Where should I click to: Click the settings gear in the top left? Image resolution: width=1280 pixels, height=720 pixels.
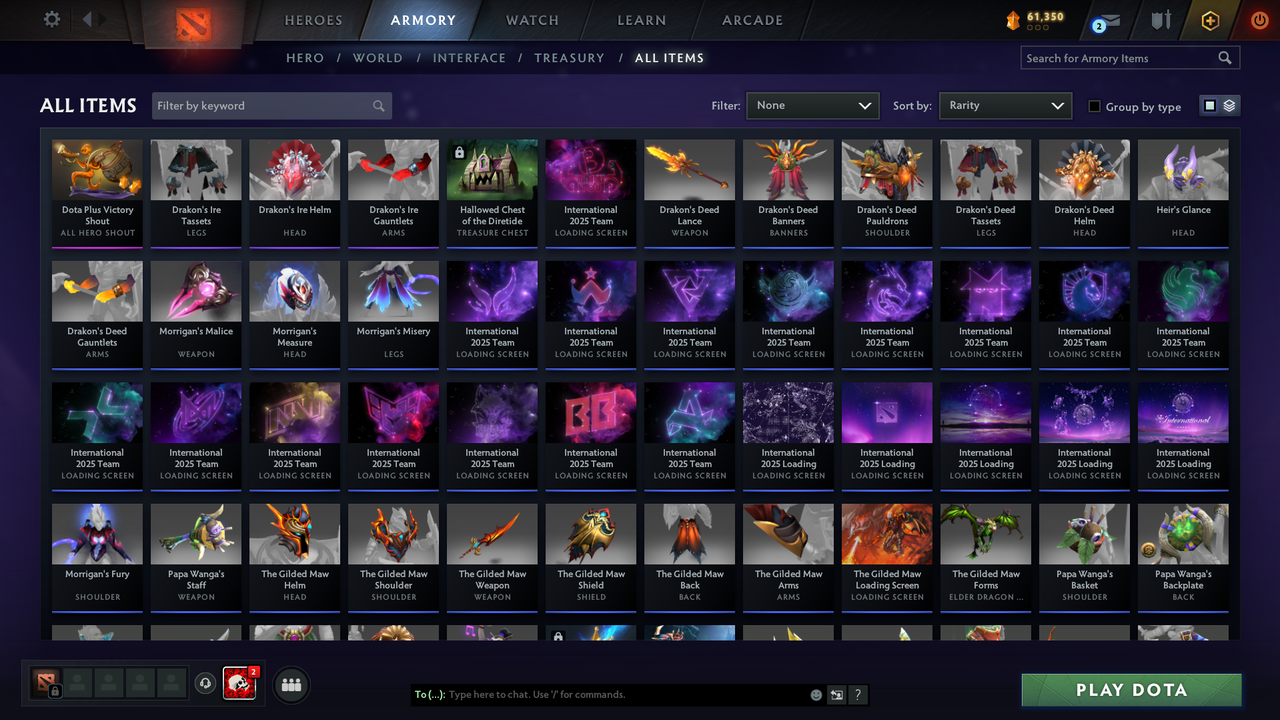[52, 20]
